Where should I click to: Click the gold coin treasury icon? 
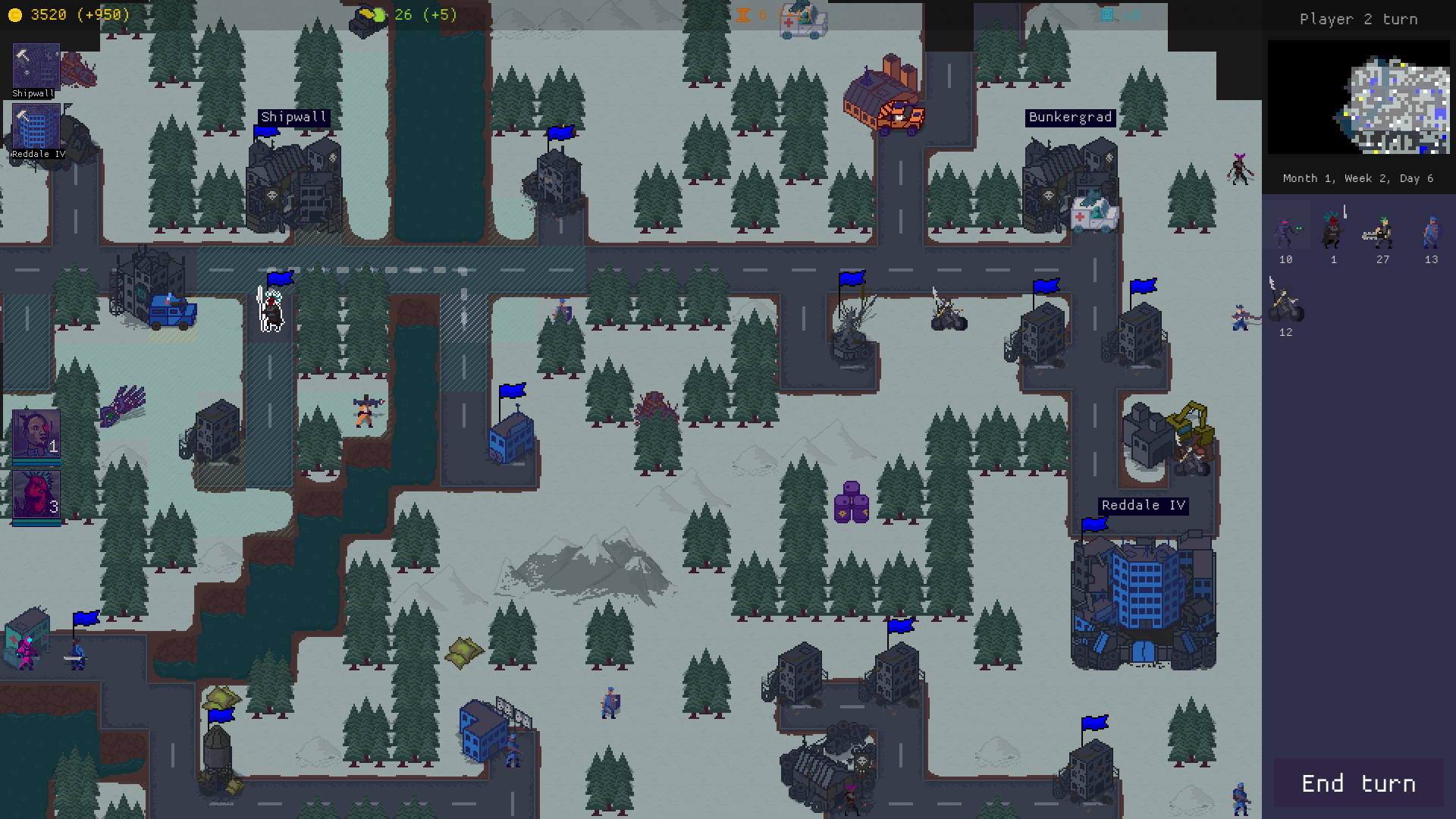point(17,14)
